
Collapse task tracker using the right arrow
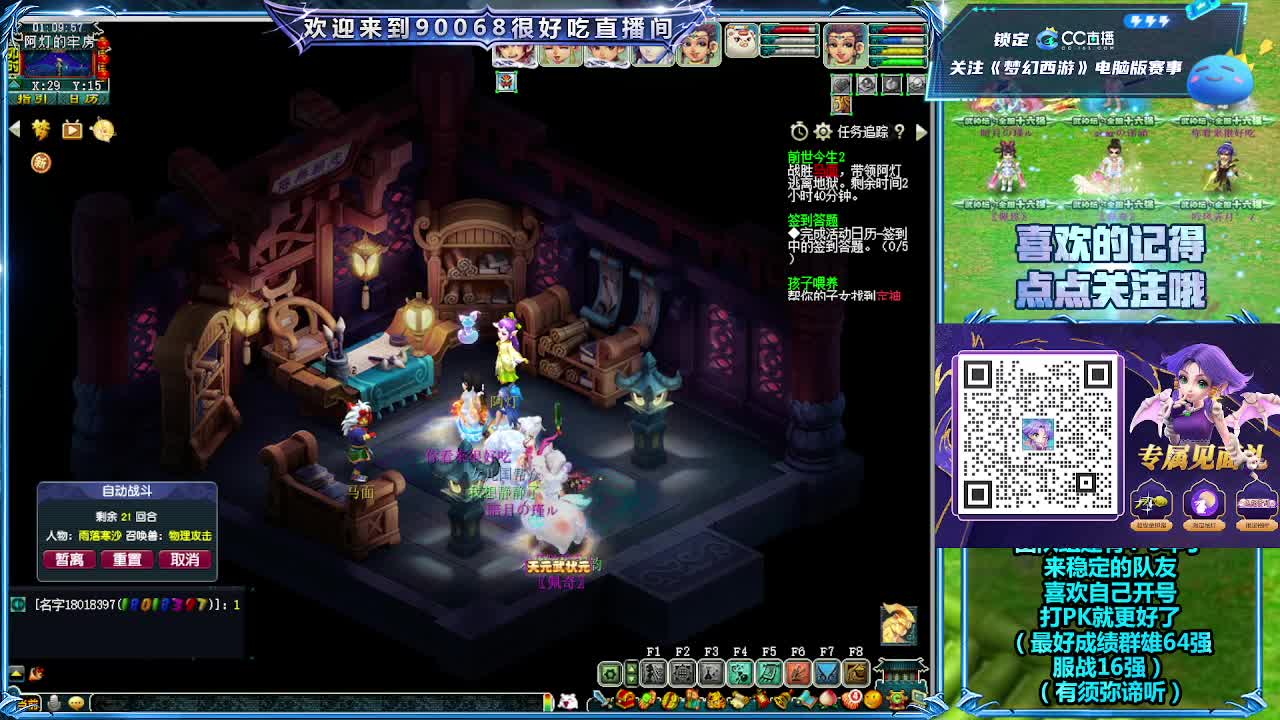tap(922, 131)
